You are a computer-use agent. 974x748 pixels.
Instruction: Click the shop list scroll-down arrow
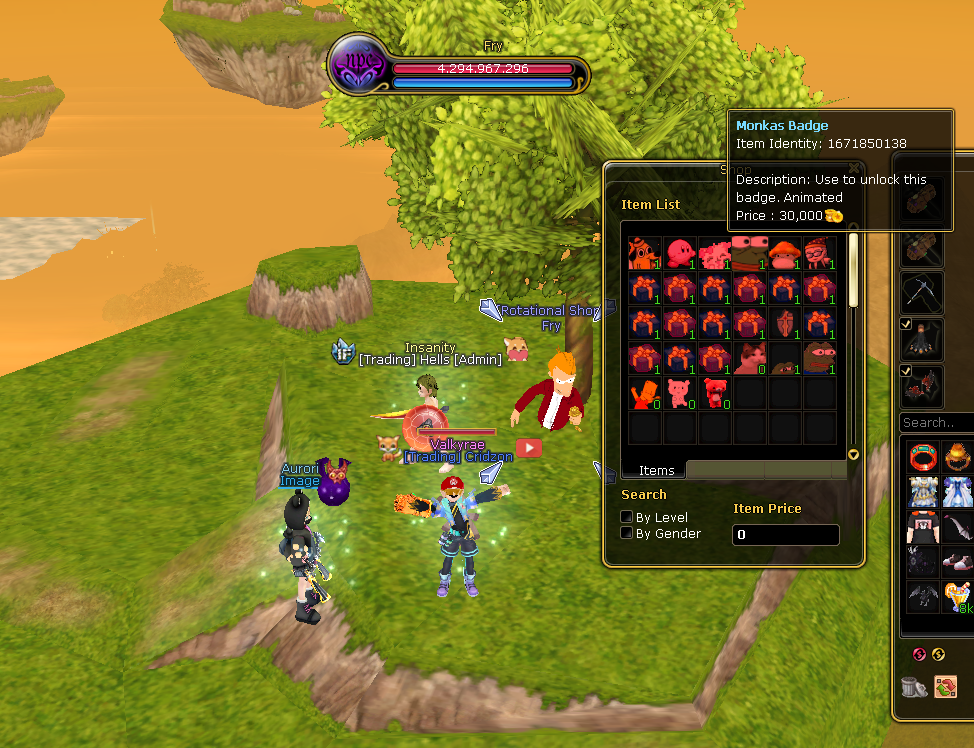pos(853,455)
